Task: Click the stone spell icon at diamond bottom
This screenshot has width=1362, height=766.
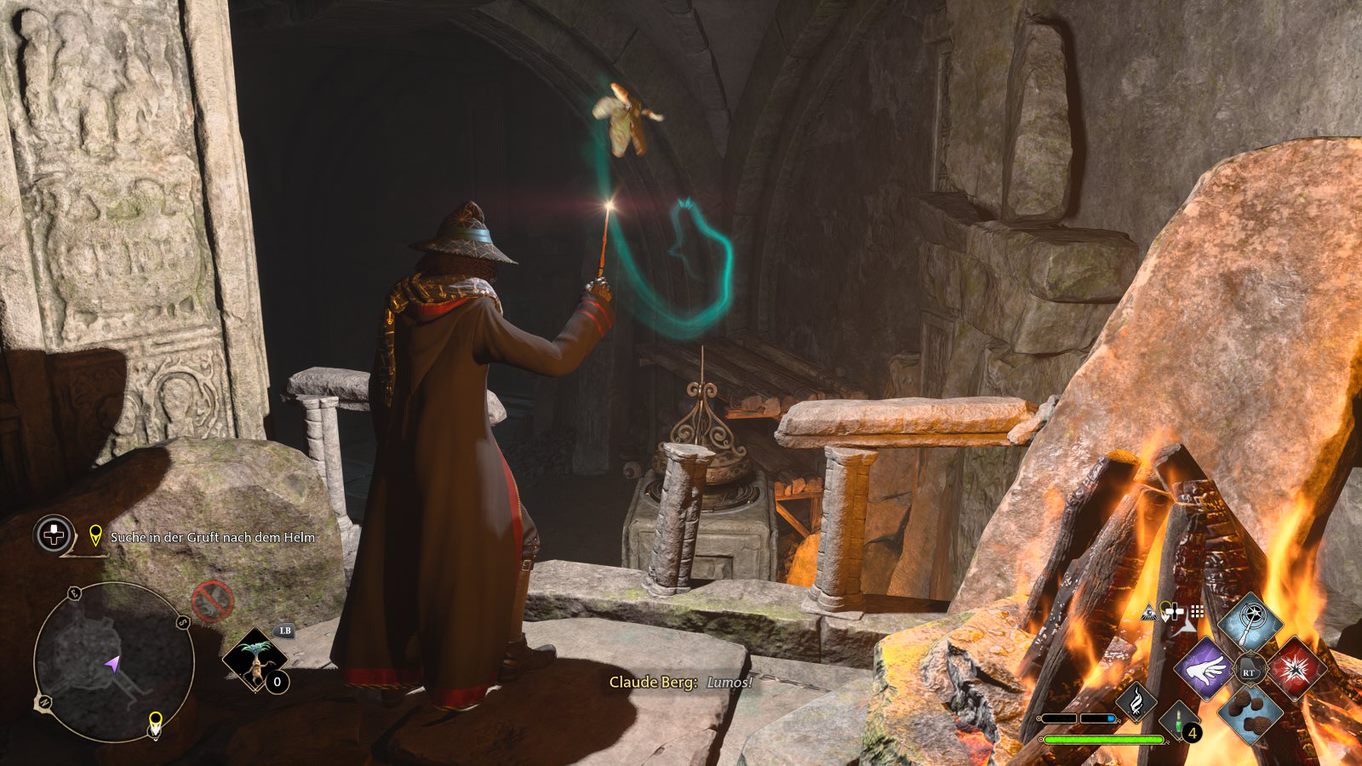Action: click(x=1251, y=716)
